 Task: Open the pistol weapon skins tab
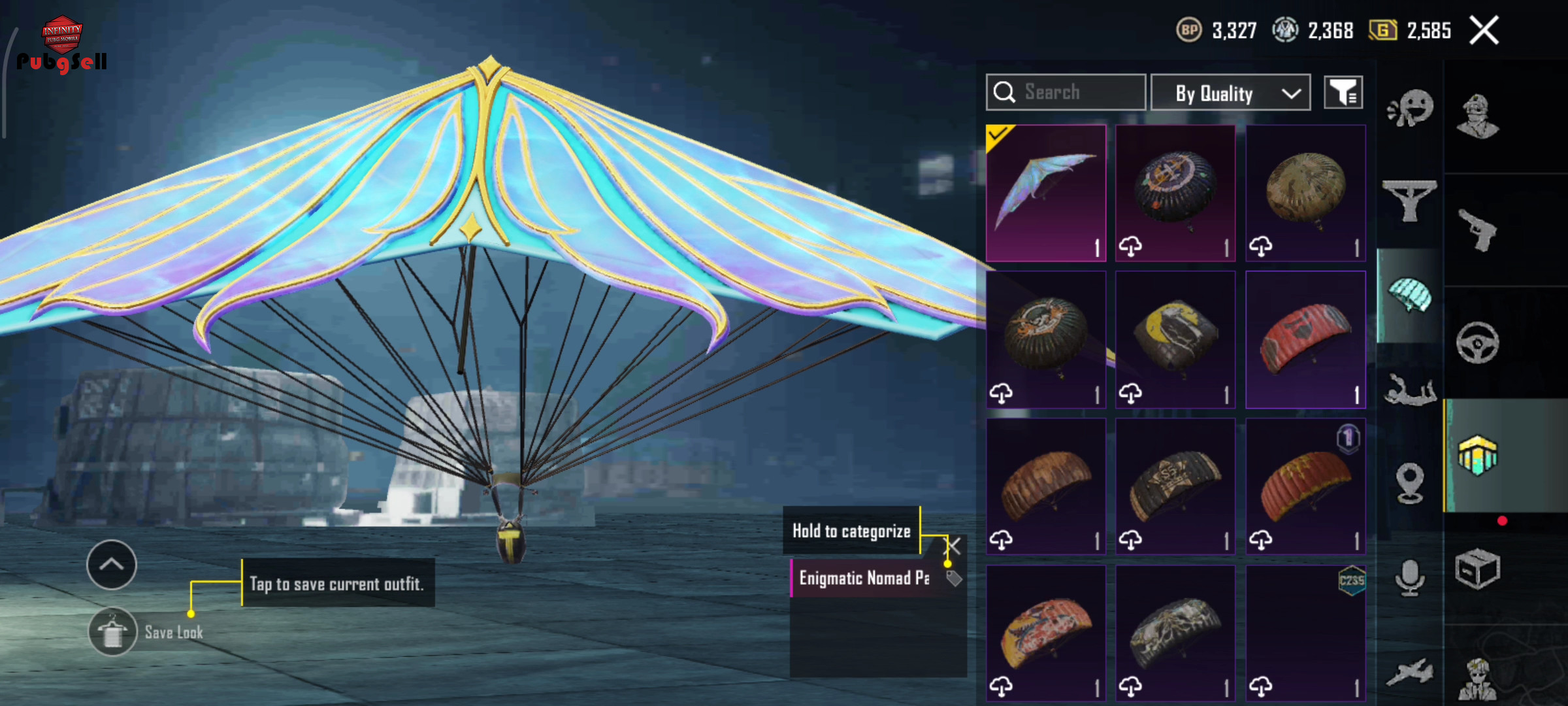pos(1478,229)
